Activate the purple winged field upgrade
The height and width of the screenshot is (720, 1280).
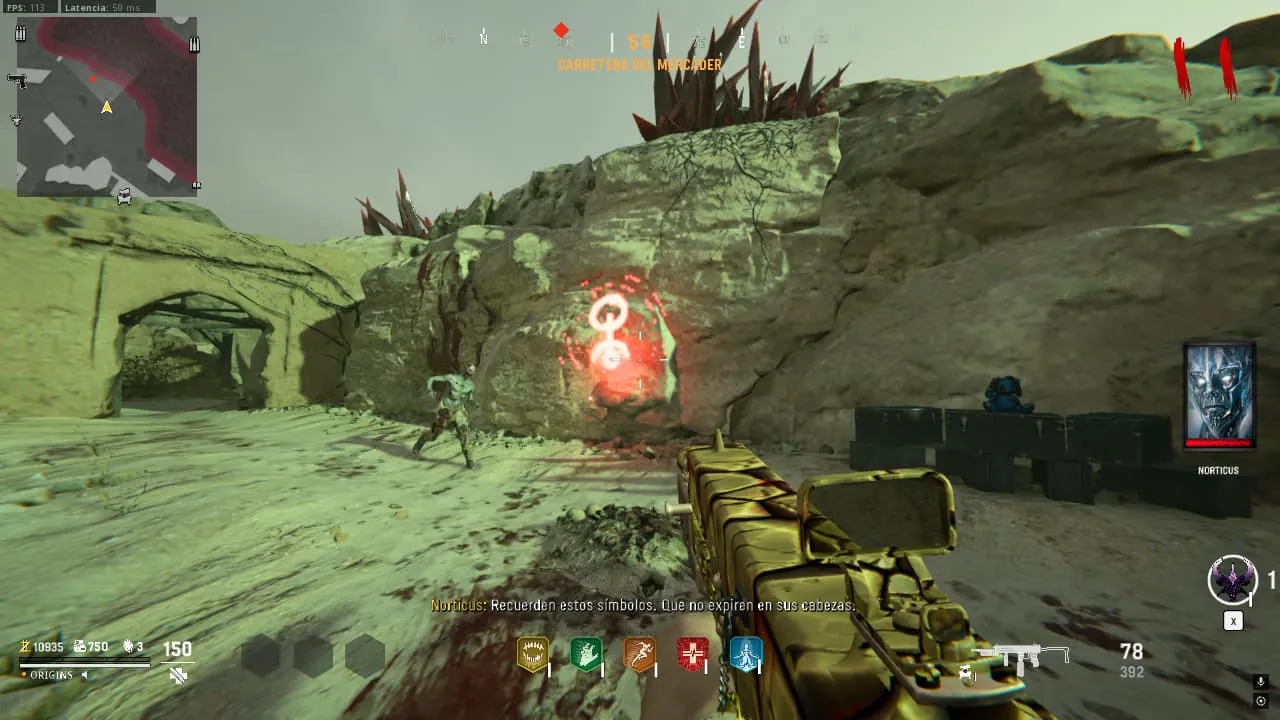pyautogui.click(x=1231, y=581)
